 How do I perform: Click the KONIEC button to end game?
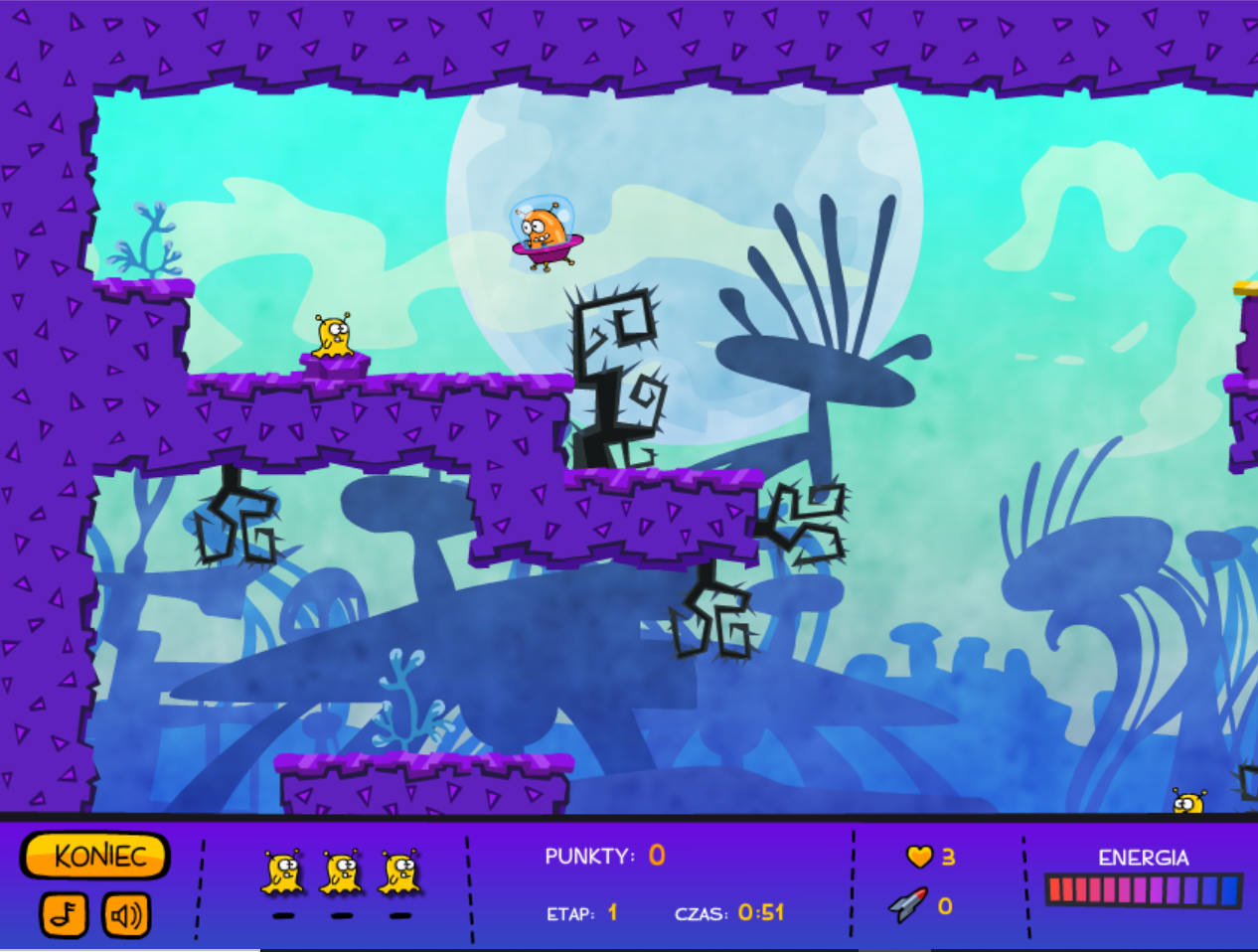click(x=95, y=856)
